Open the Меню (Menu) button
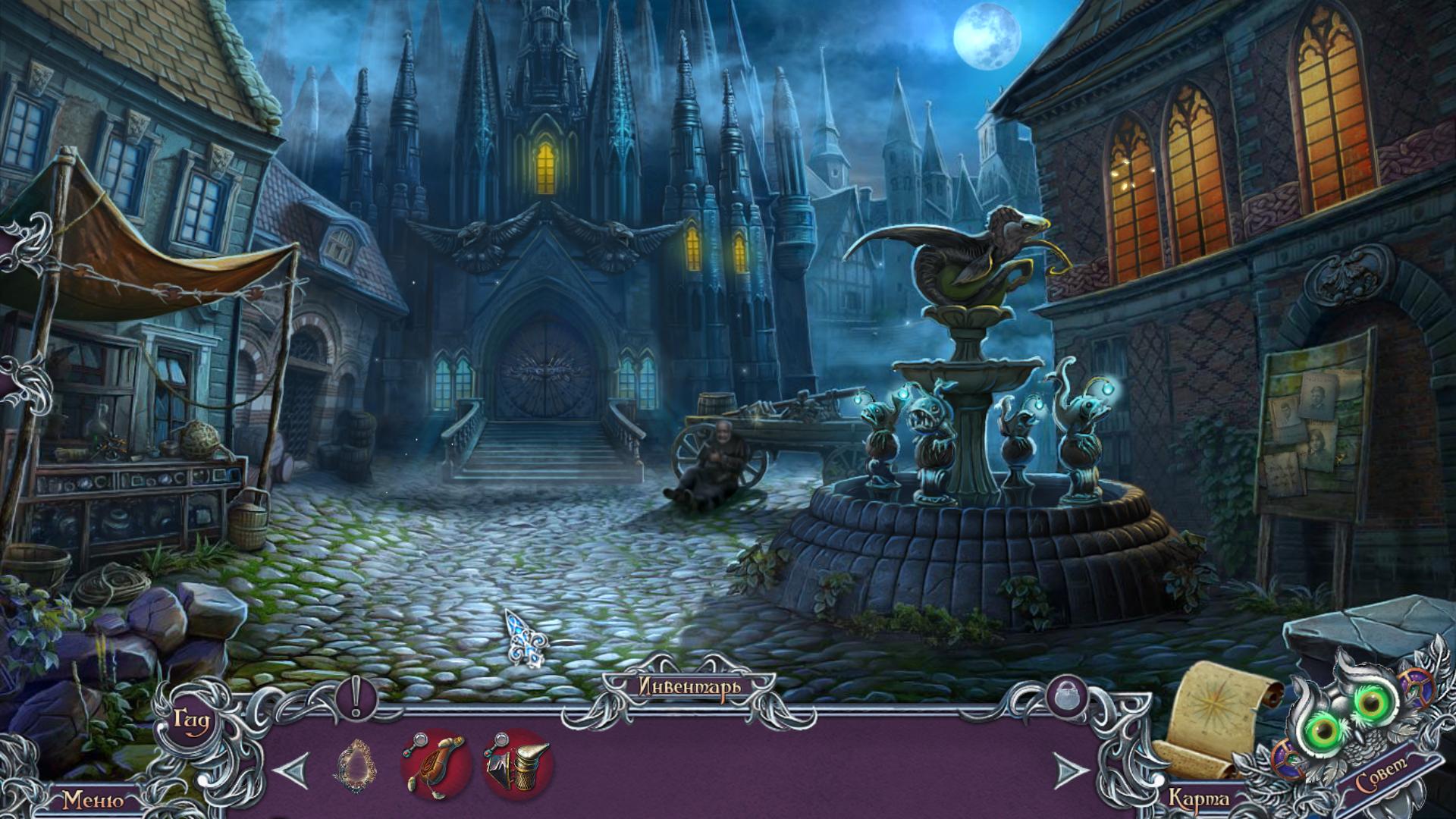Image resolution: width=1456 pixels, height=819 pixels. [93, 800]
